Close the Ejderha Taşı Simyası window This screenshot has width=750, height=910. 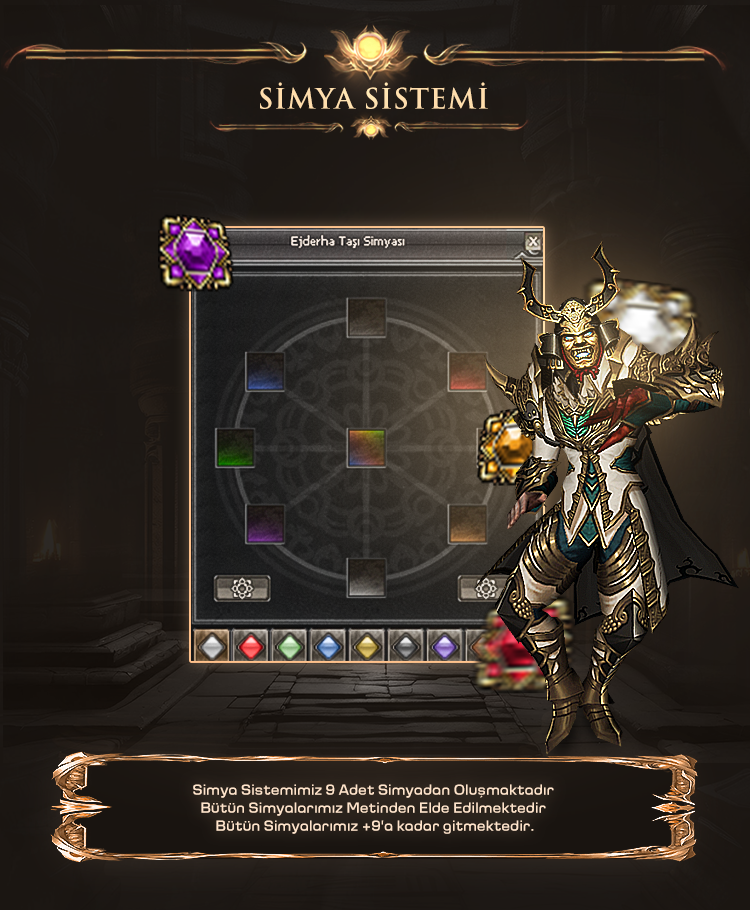533,242
